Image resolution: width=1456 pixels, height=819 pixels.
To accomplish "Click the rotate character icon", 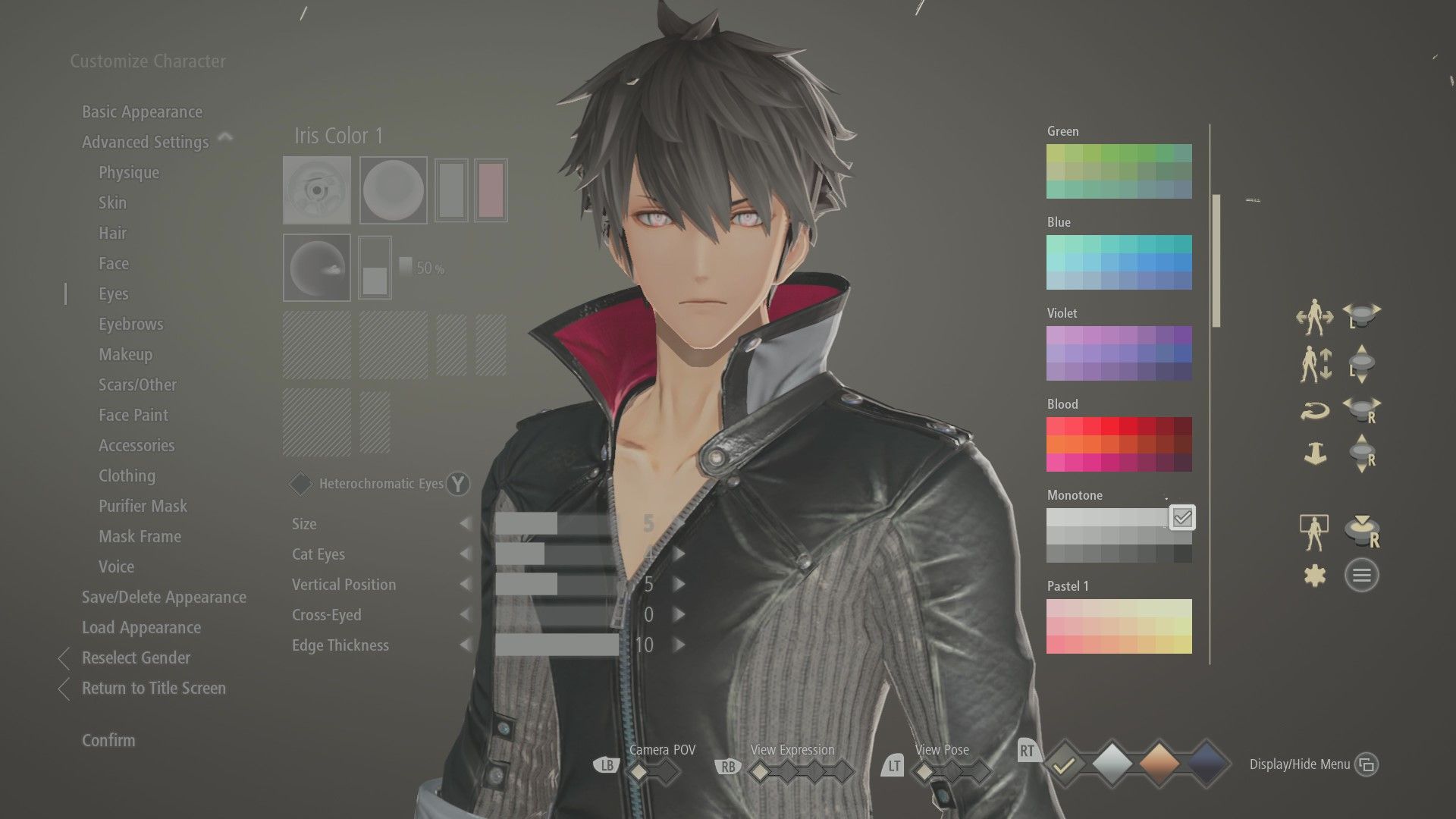I will (x=1316, y=411).
